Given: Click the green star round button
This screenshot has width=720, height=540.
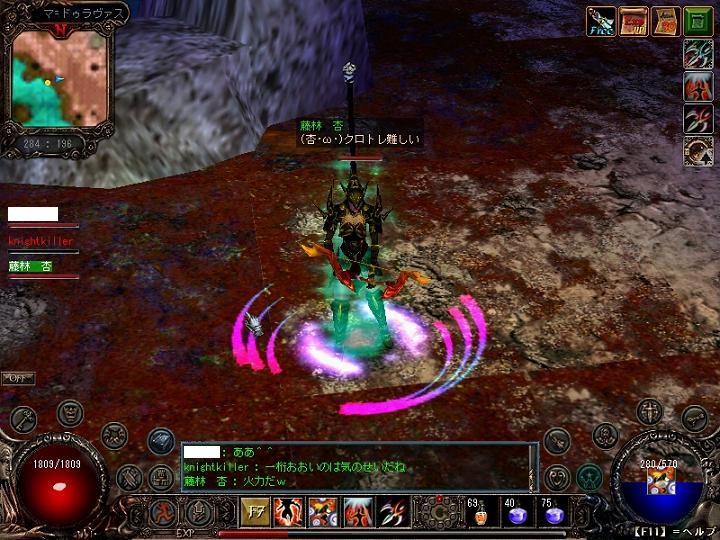Looking at the screenshot, I should (x=588, y=476).
